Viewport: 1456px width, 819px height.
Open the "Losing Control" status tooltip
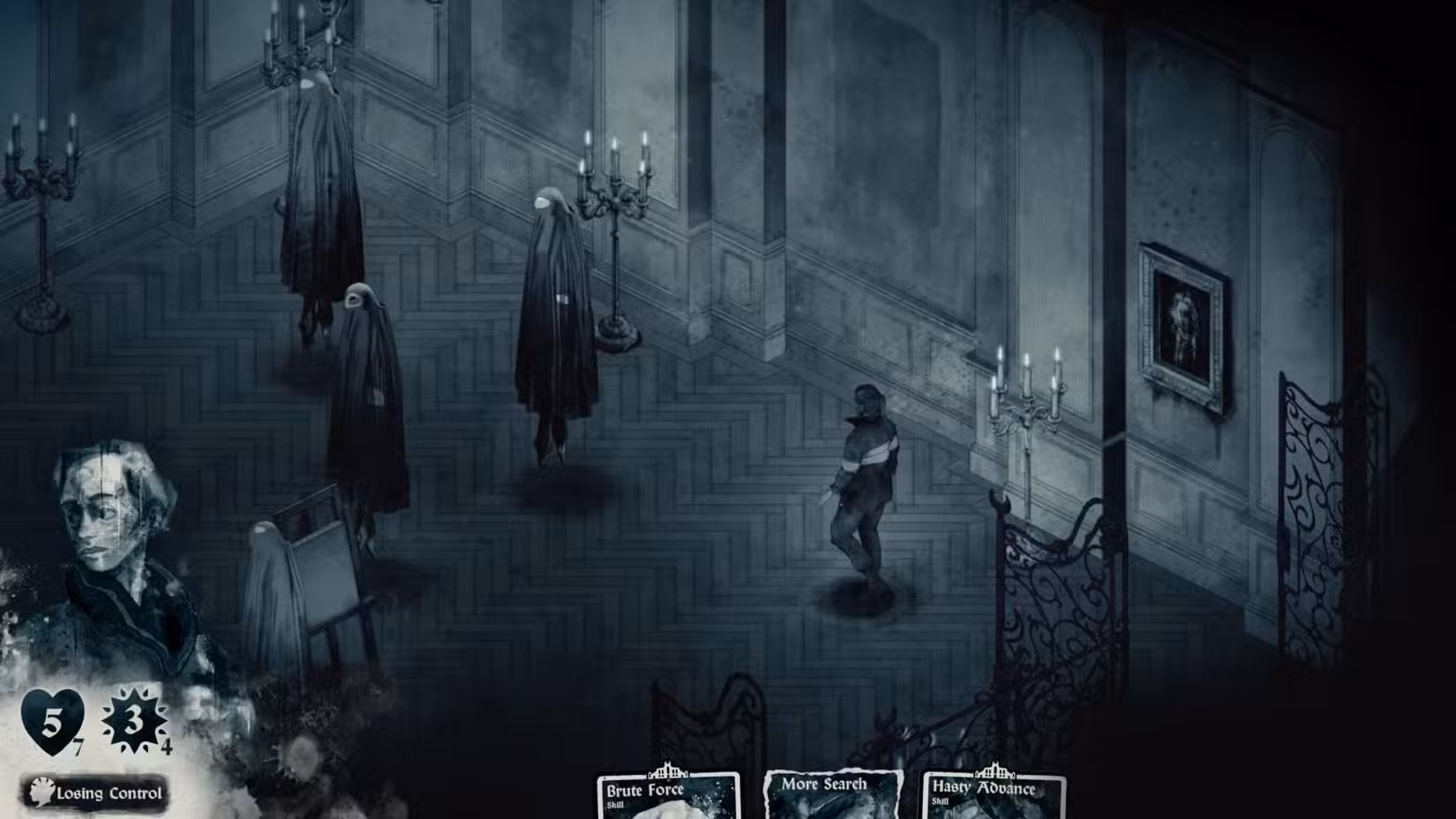pyautogui.click(x=106, y=793)
